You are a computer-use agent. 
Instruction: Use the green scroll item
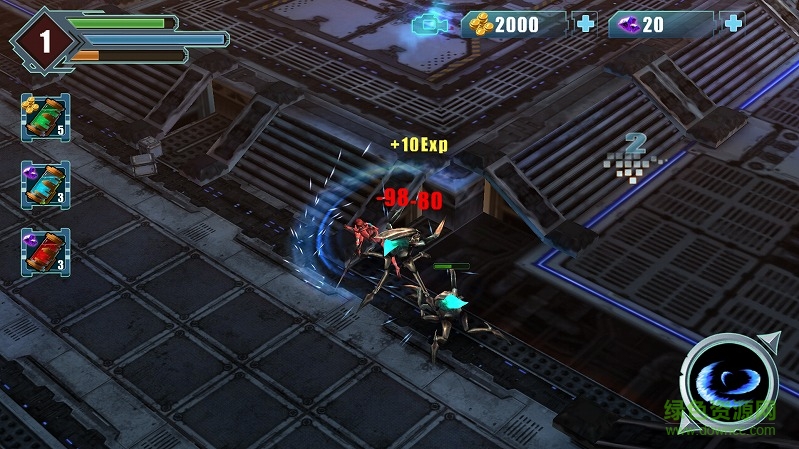click(45, 117)
